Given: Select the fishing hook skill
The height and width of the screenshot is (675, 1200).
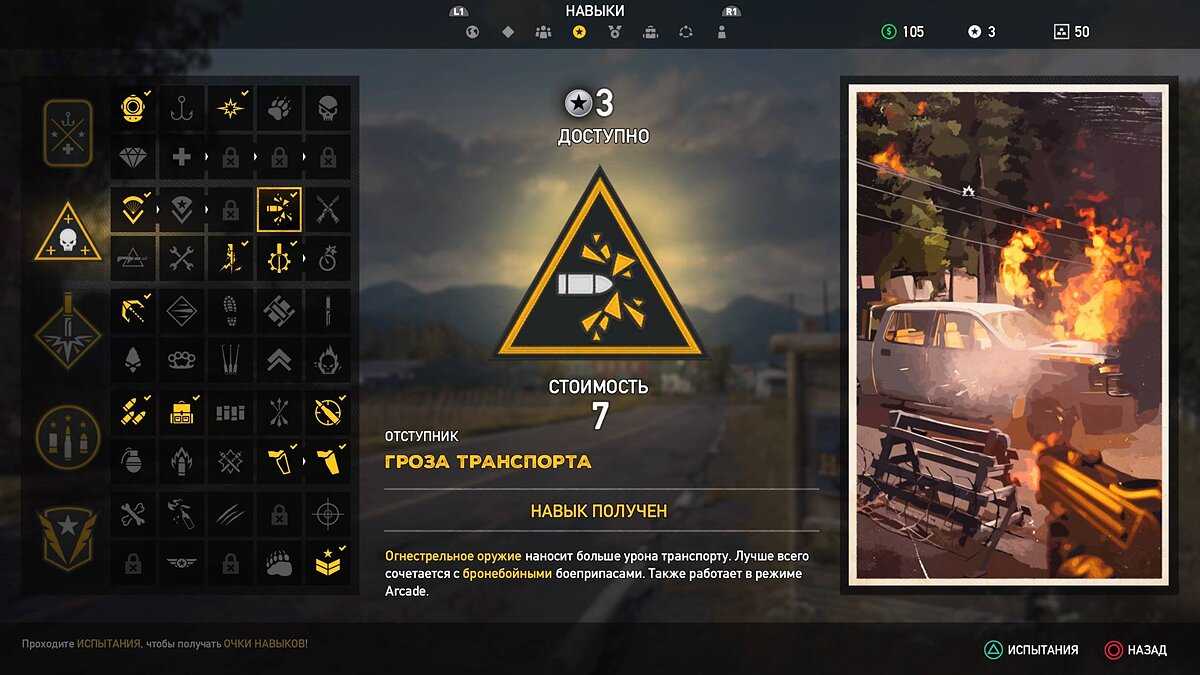Looking at the screenshot, I should 181,107.
